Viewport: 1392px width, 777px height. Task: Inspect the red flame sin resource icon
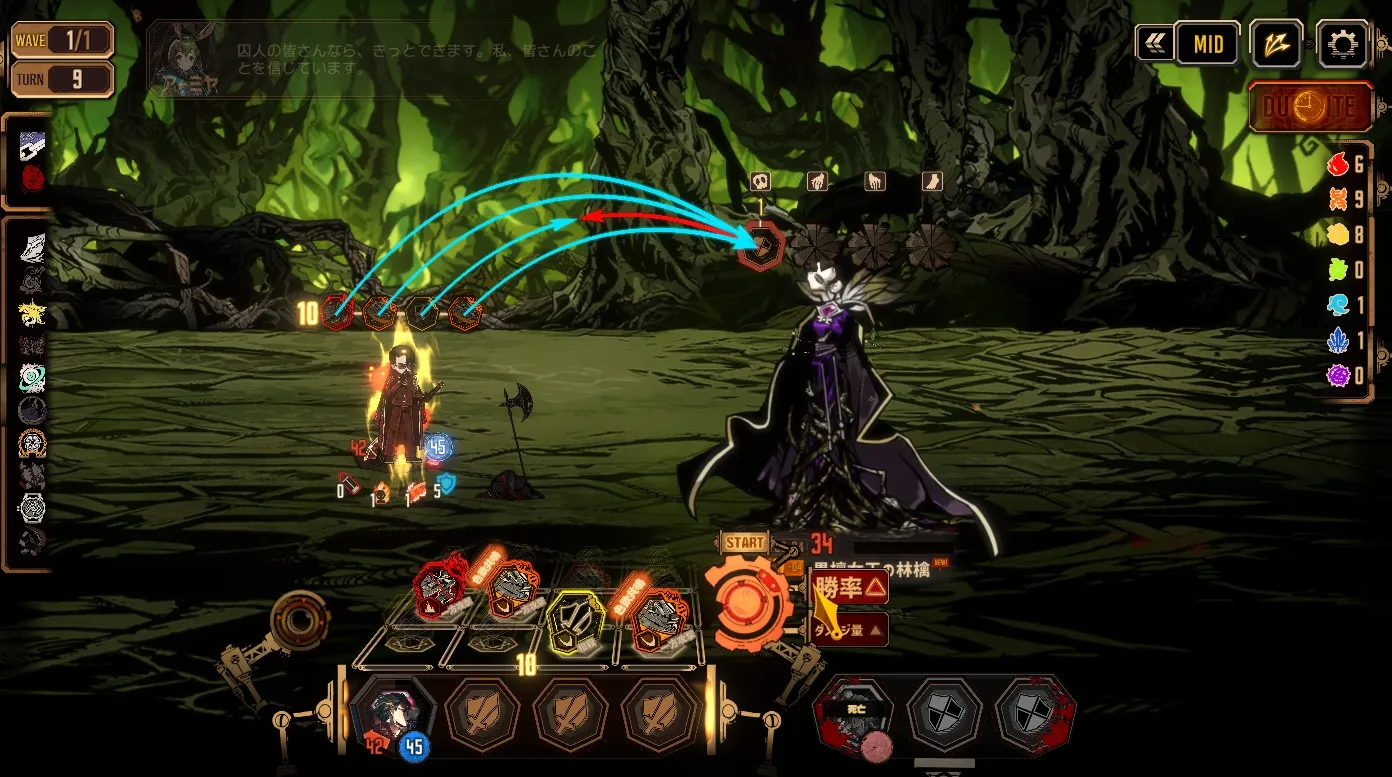coord(1338,166)
